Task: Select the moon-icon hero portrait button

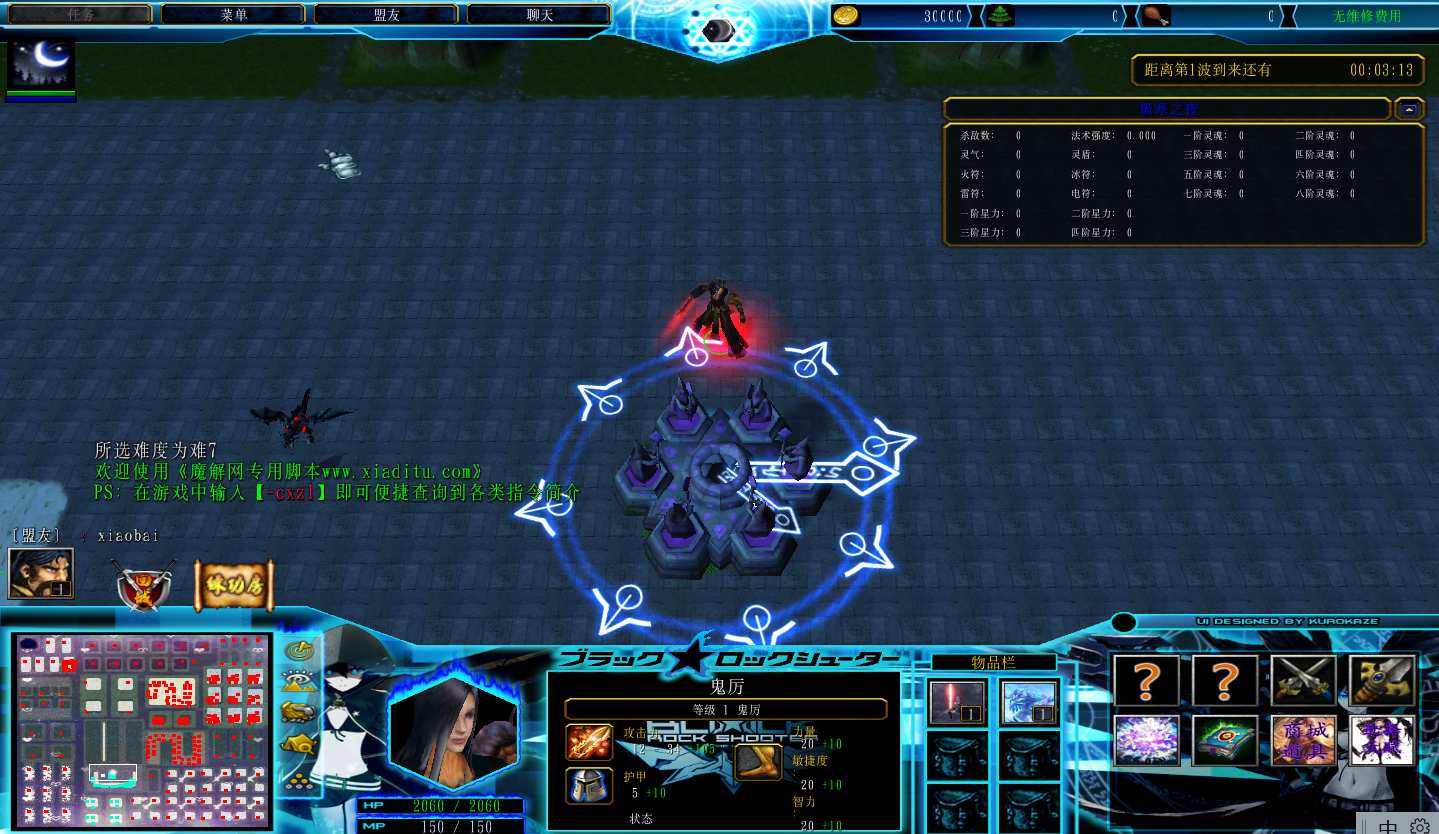Action: coord(41,65)
